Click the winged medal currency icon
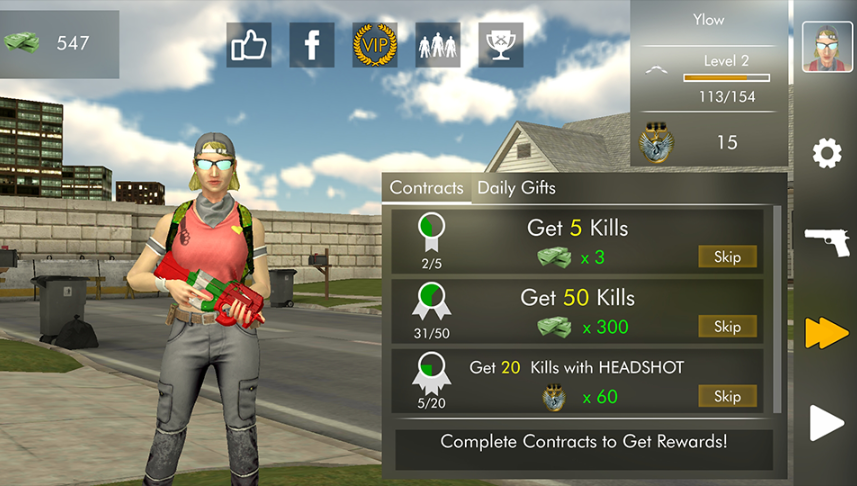This screenshot has height=486, width=857. [x=657, y=142]
